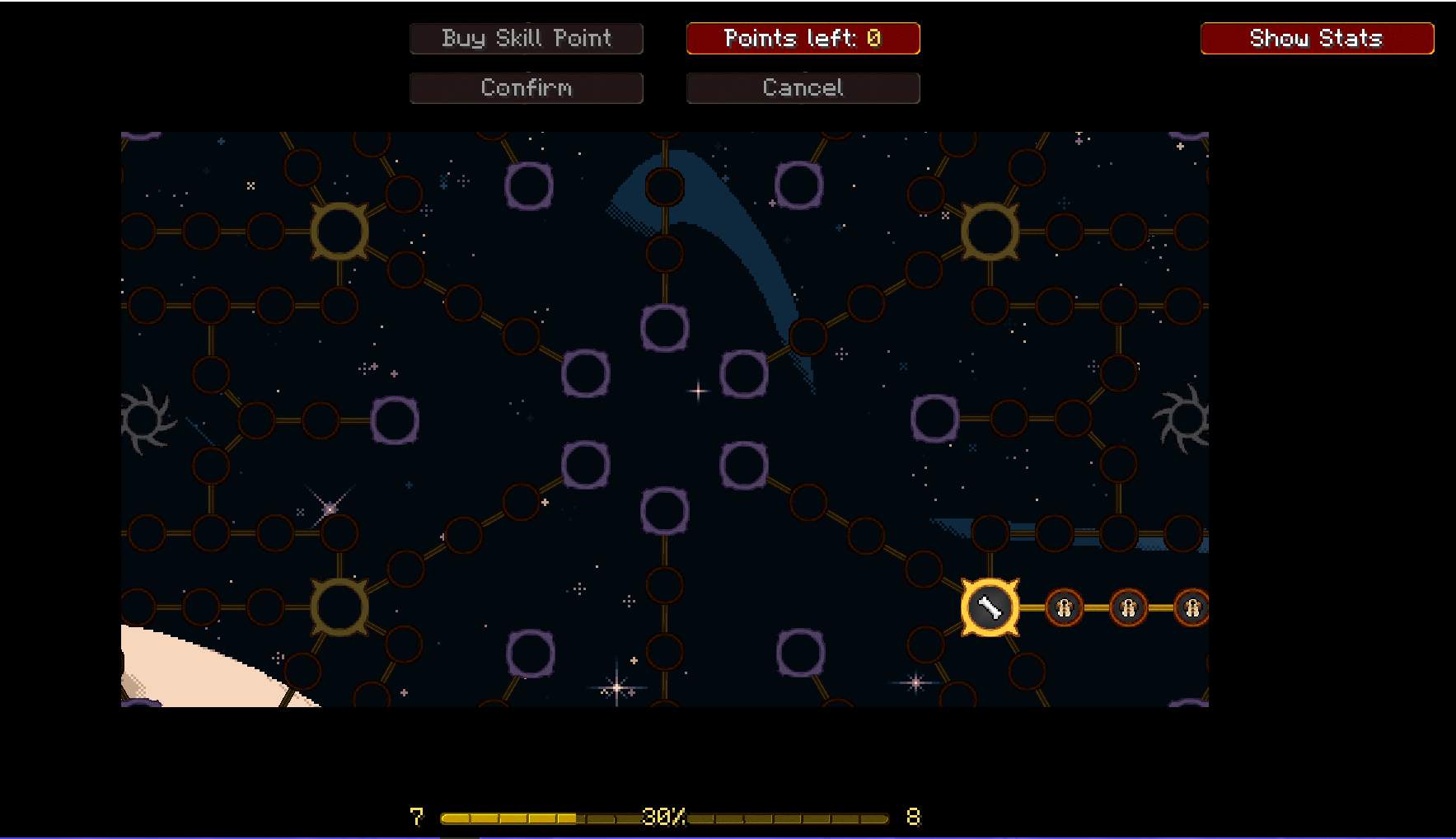The height and width of the screenshot is (839, 1456).
Task: Click the Confirm button
Action: (x=526, y=87)
